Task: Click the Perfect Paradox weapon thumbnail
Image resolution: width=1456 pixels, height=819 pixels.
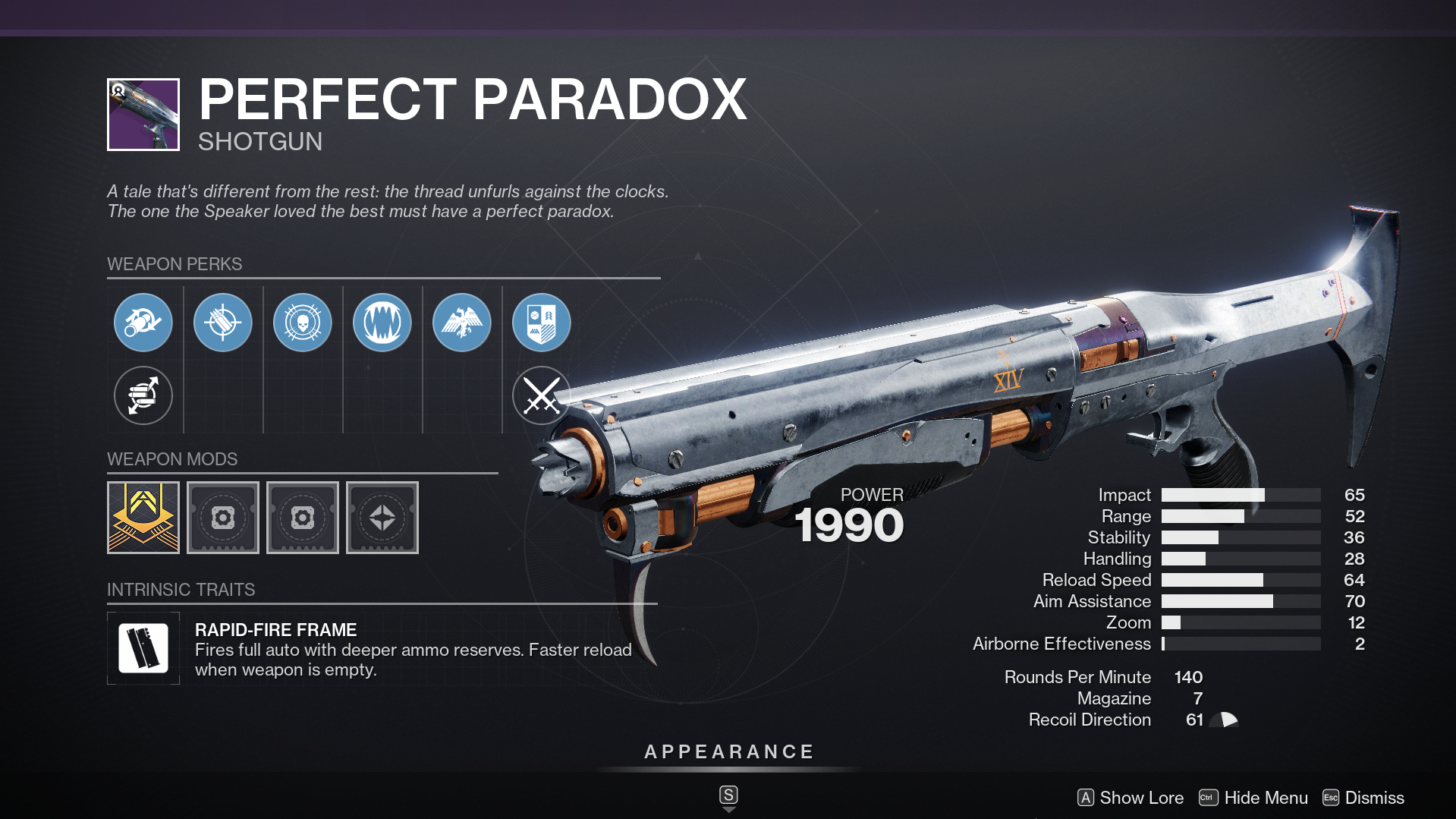Action: (x=143, y=114)
